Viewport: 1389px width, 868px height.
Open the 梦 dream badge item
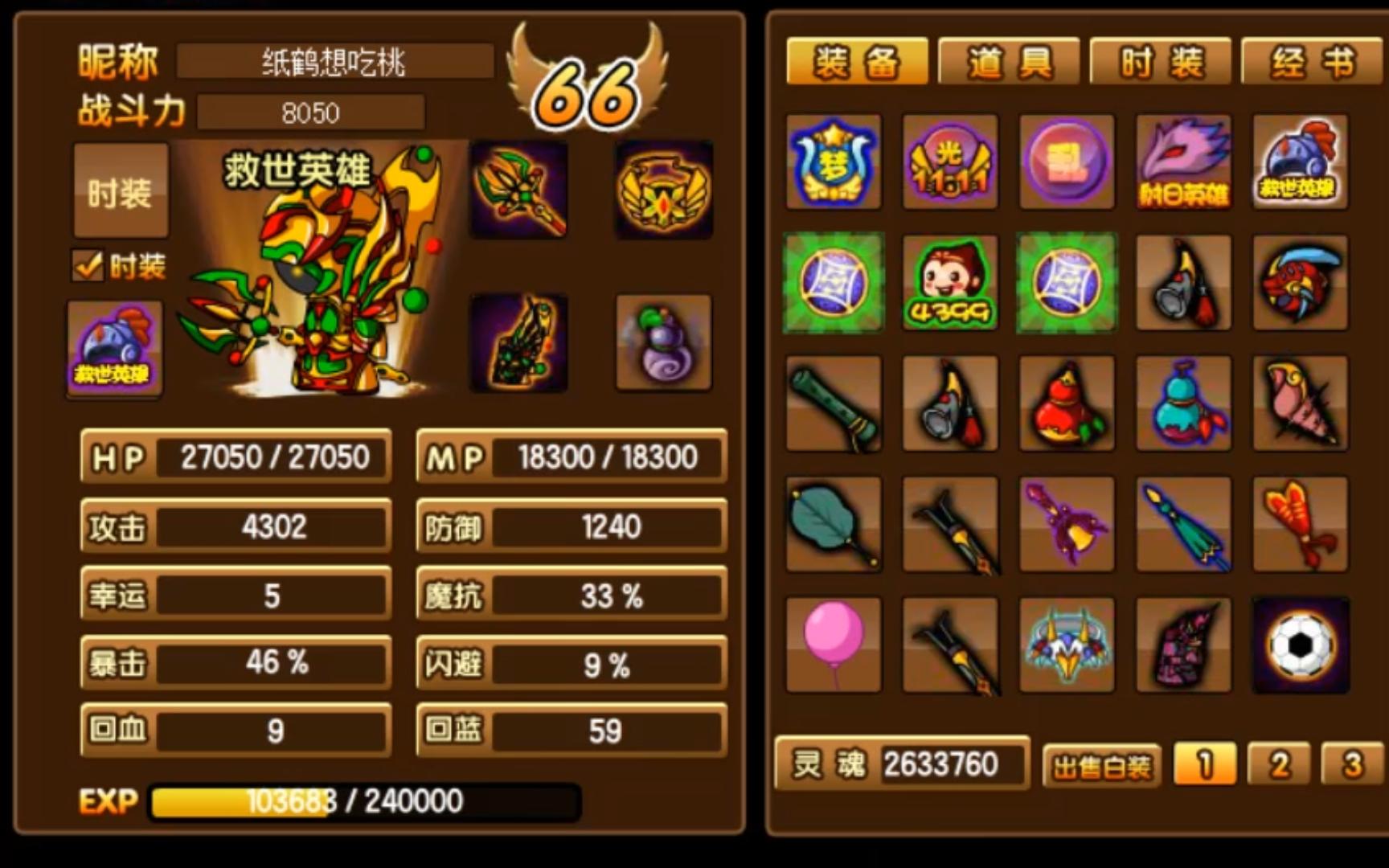[x=833, y=159]
